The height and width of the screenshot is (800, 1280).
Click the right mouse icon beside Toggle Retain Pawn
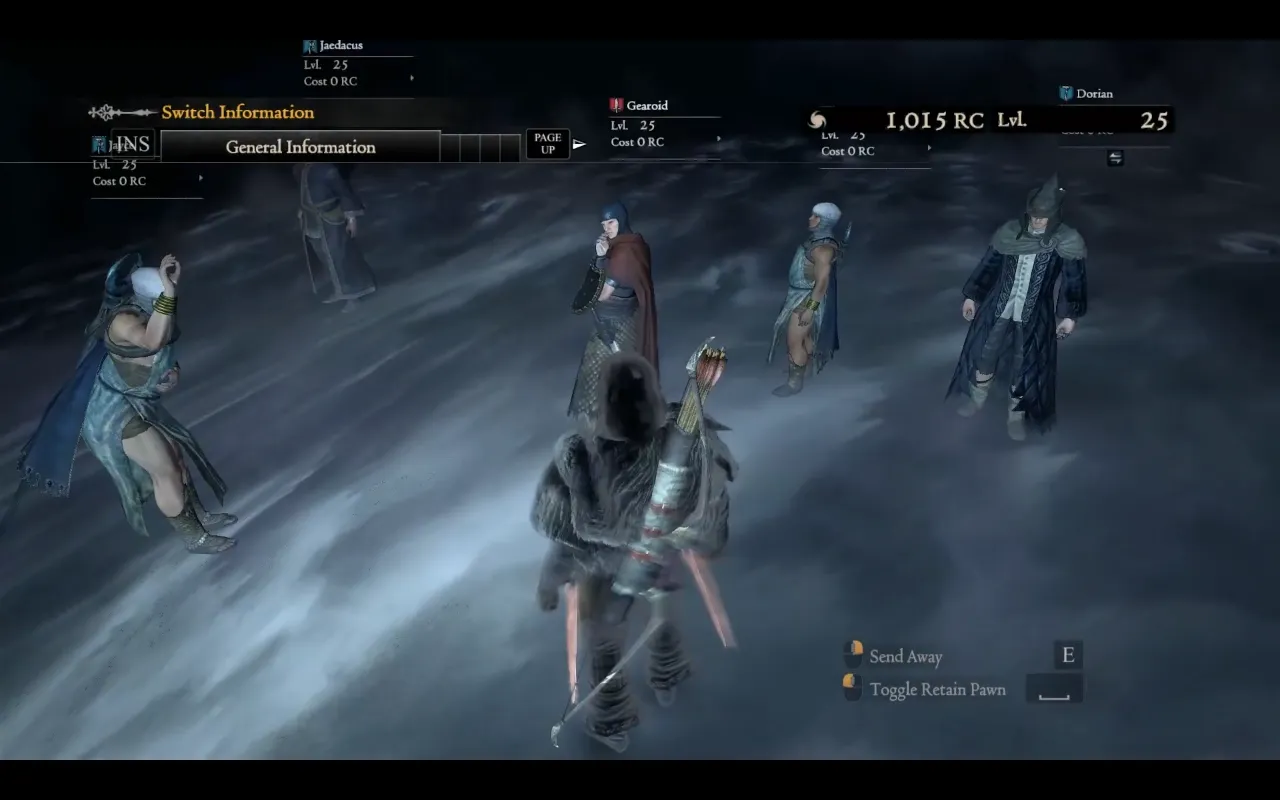854,688
